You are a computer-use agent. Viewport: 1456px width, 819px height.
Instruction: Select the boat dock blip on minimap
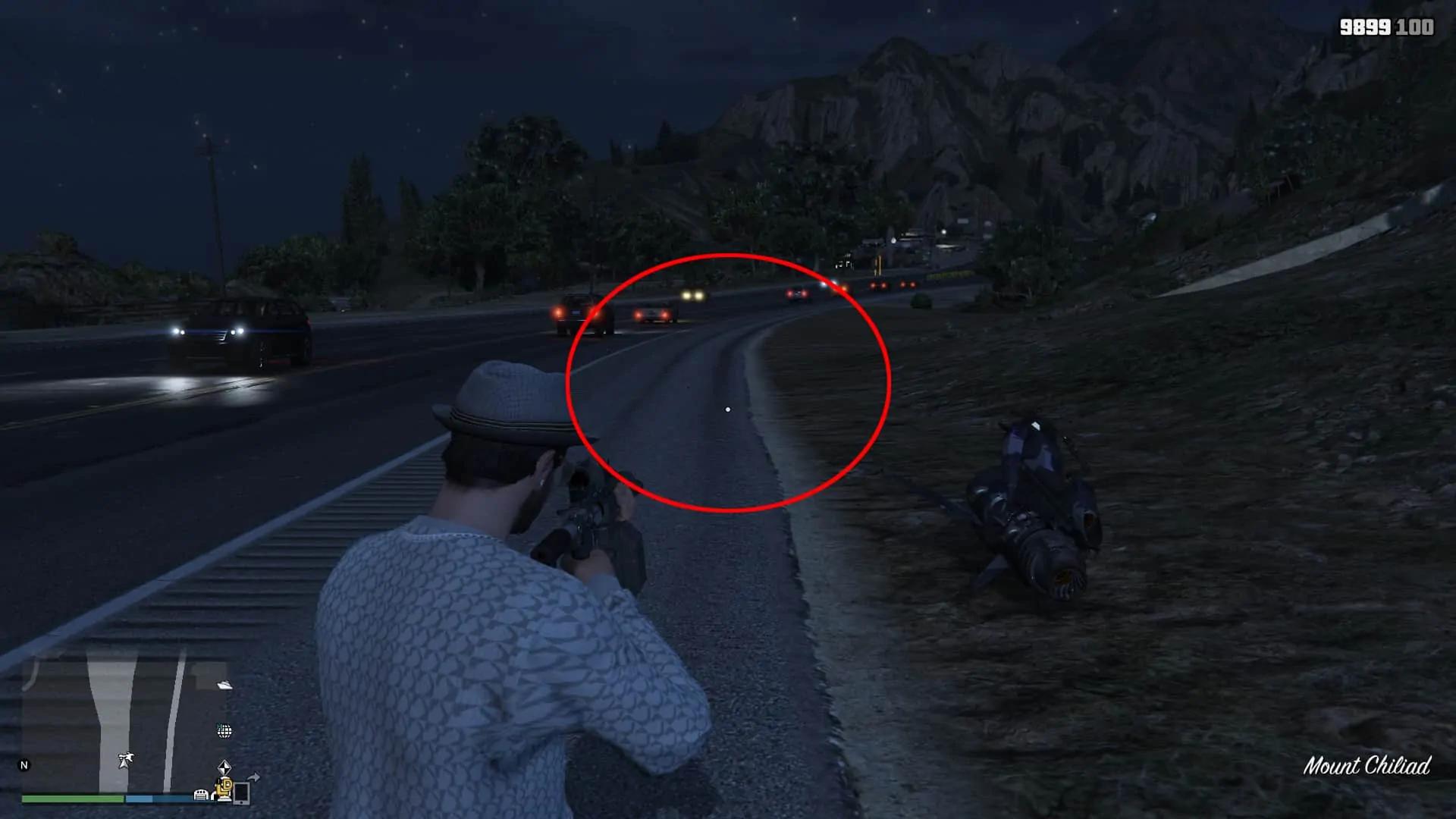[x=224, y=686]
